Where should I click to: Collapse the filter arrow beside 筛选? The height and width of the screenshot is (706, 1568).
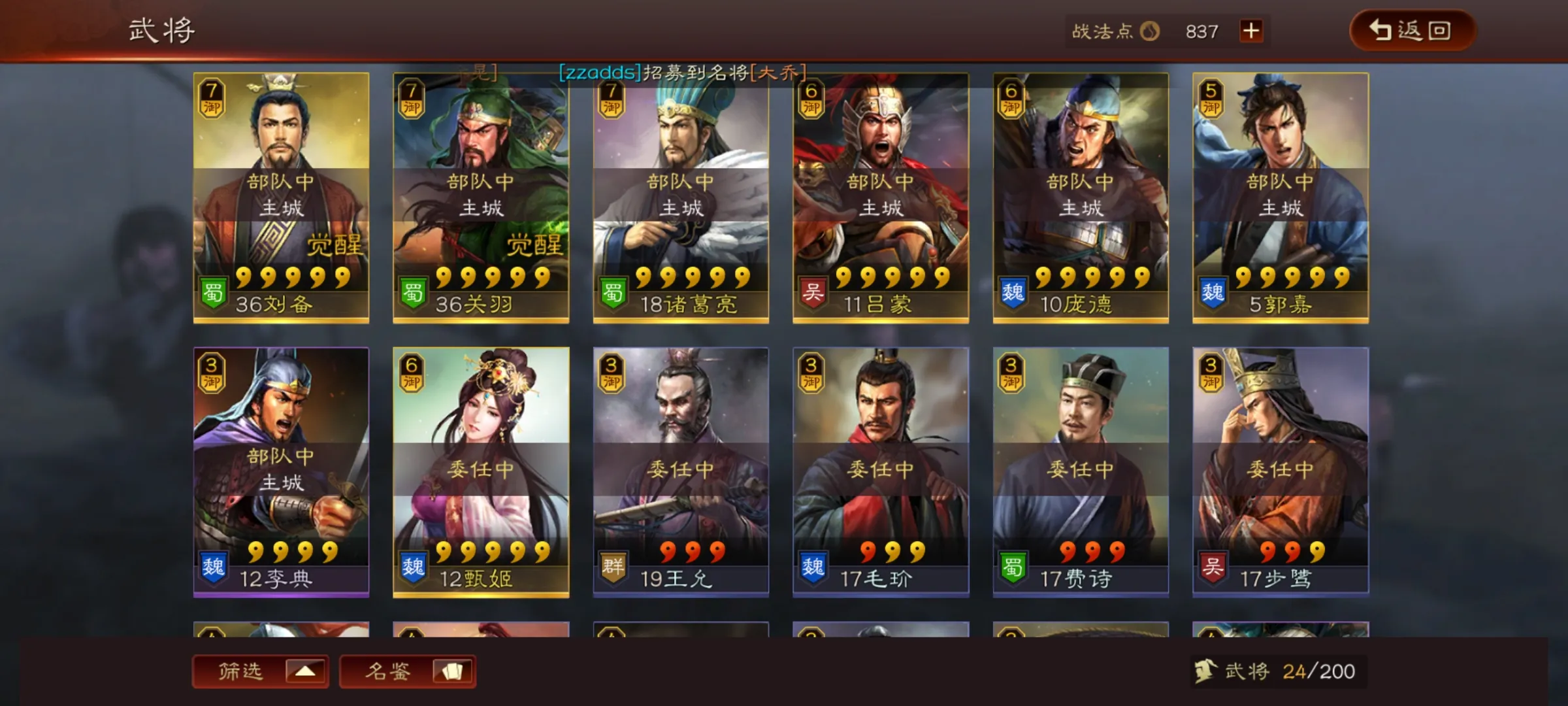(305, 671)
